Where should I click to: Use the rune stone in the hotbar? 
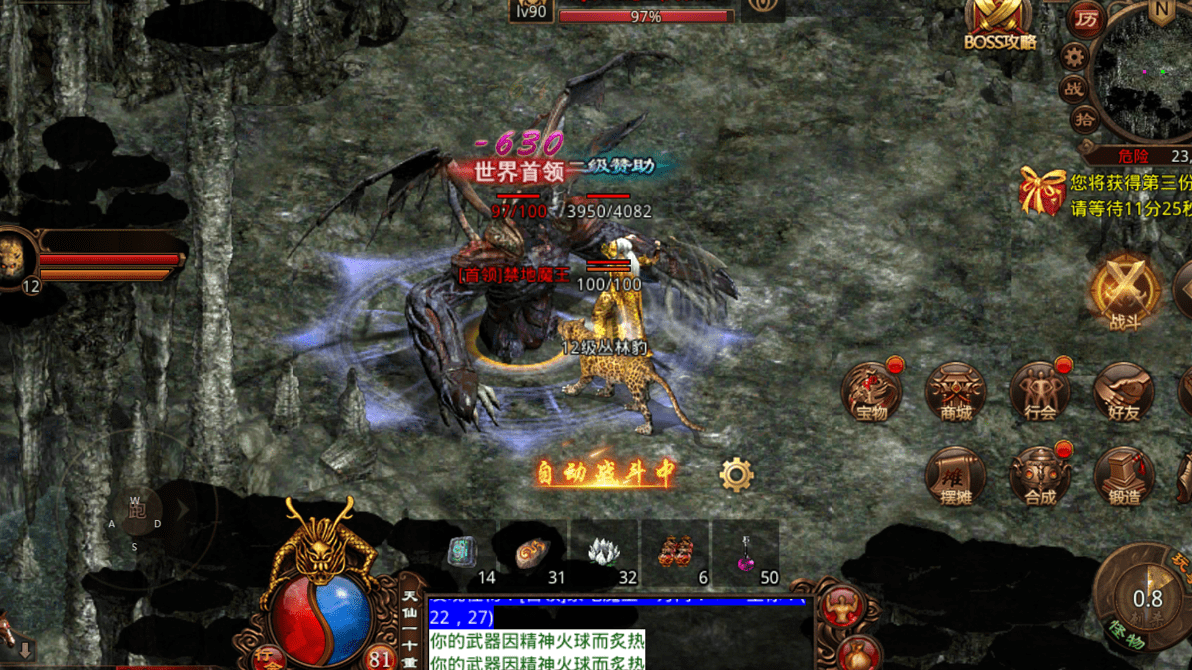point(461,551)
